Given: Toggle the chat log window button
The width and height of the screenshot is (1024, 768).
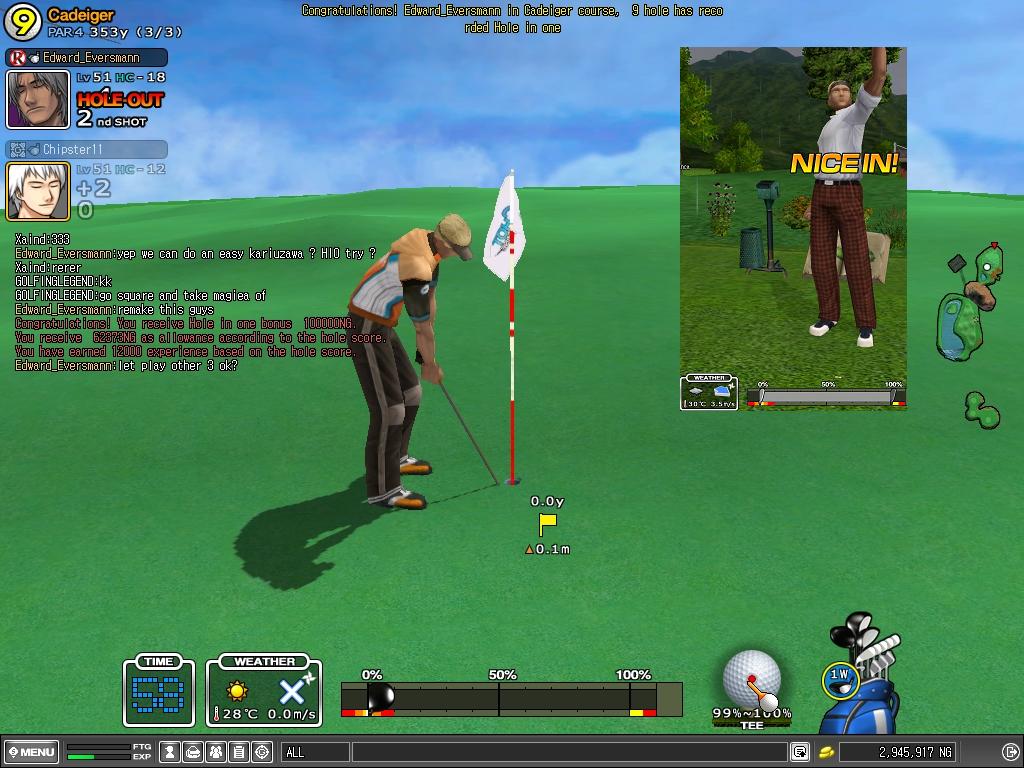Looking at the screenshot, I should point(799,752).
